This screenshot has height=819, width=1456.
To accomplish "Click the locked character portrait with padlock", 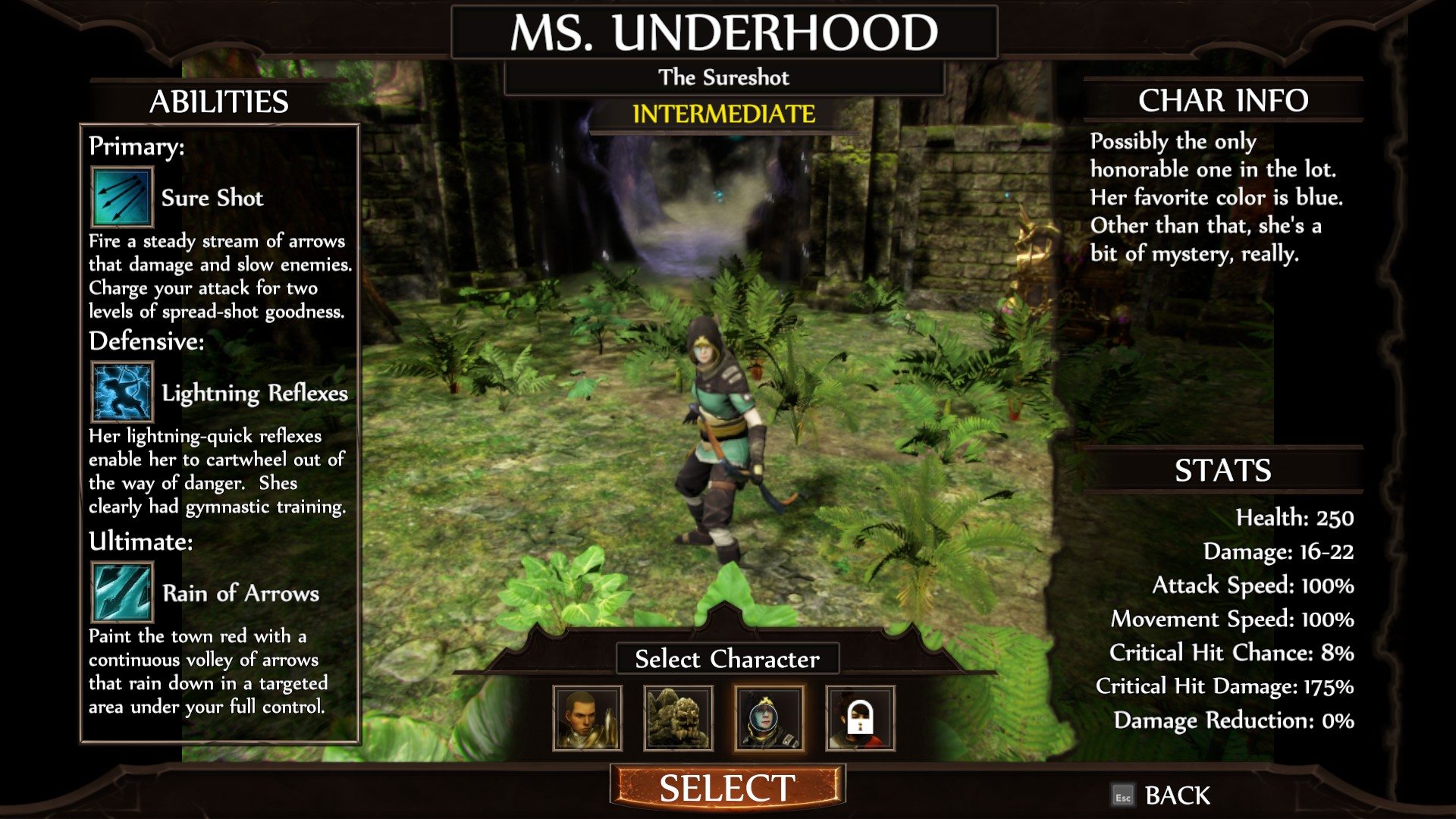I will coord(860,718).
